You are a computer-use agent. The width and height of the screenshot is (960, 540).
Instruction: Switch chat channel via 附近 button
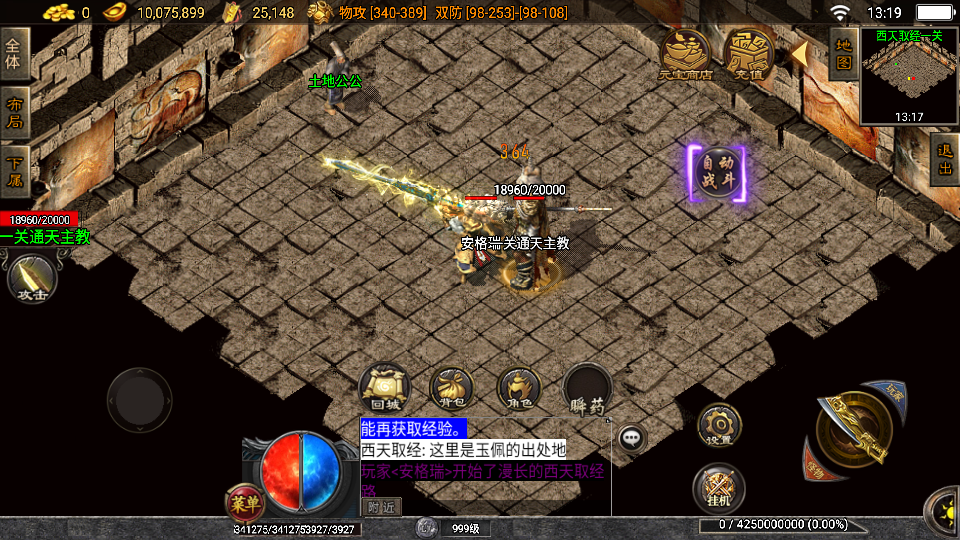[x=380, y=507]
